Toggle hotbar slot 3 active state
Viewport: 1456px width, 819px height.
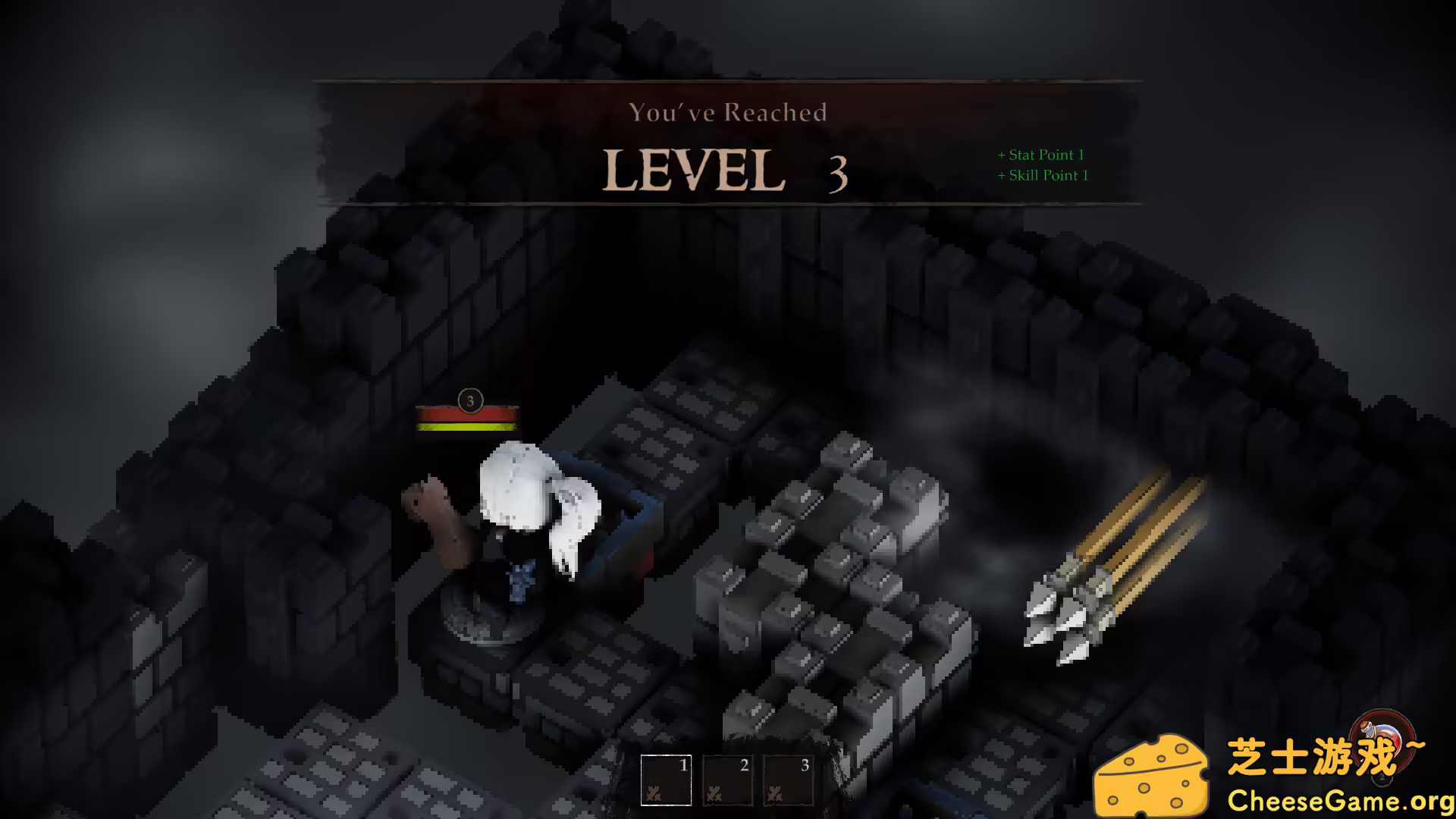click(786, 780)
